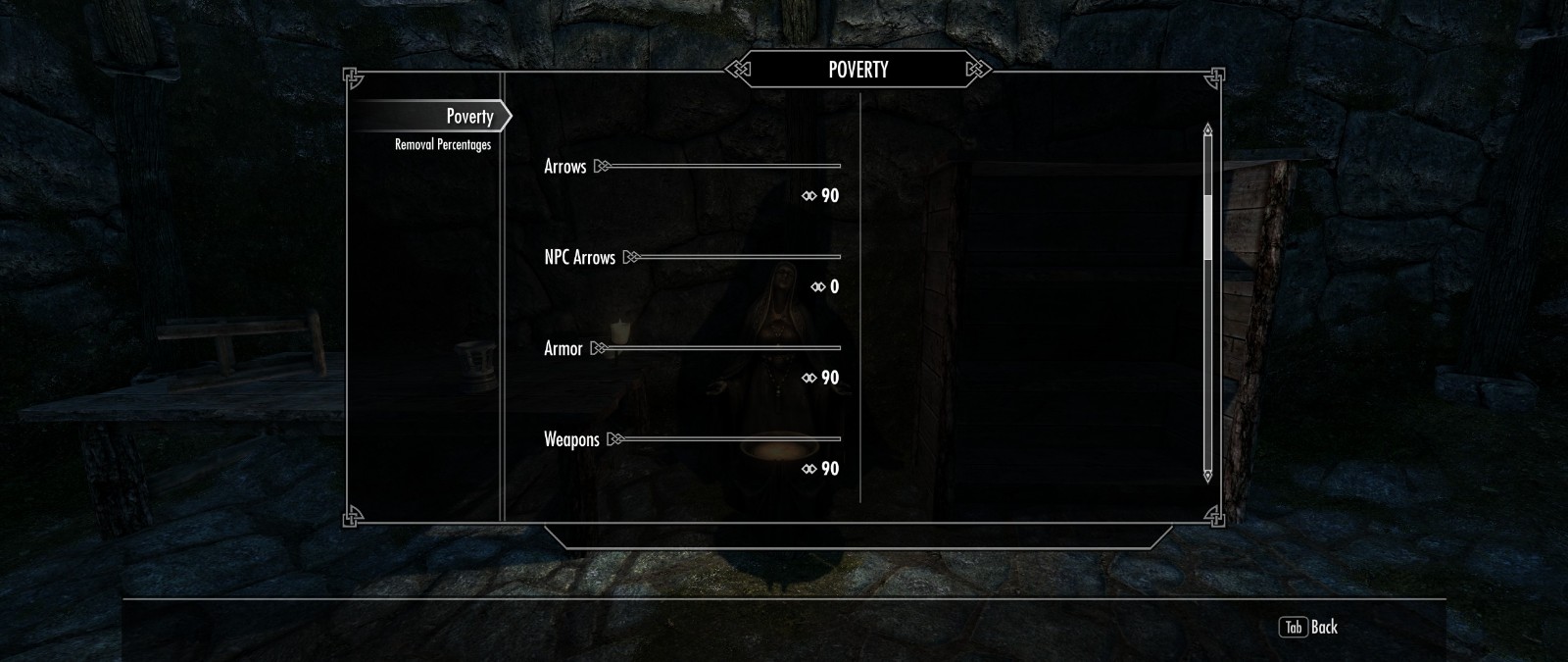This screenshot has height=662, width=1568.
Task: Click the Arrows removal slider
Action: (720, 167)
